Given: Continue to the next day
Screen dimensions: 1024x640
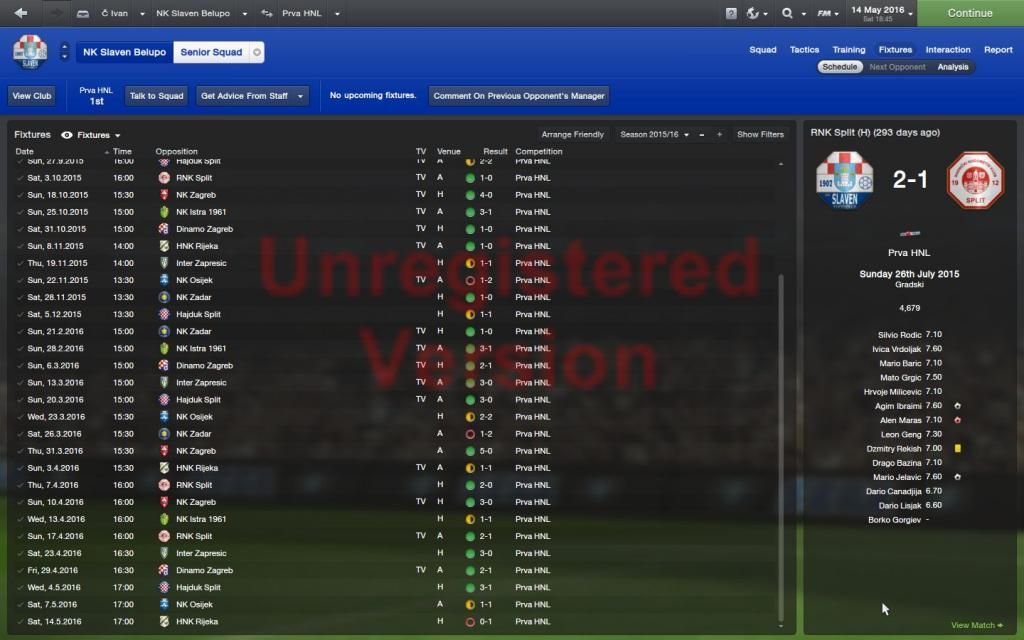Looking at the screenshot, I should point(969,13).
